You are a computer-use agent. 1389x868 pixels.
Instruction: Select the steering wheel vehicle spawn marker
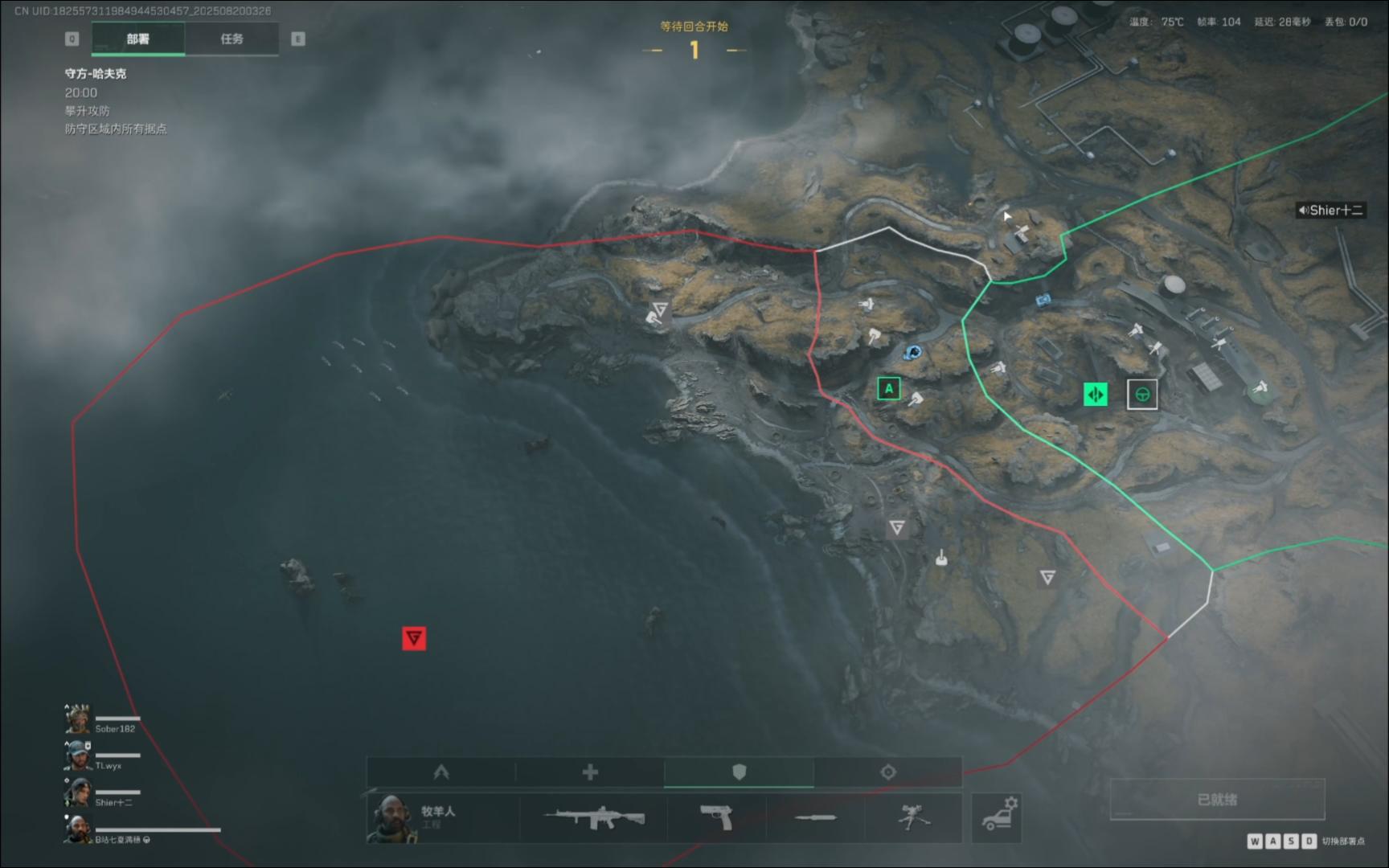[1142, 395]
